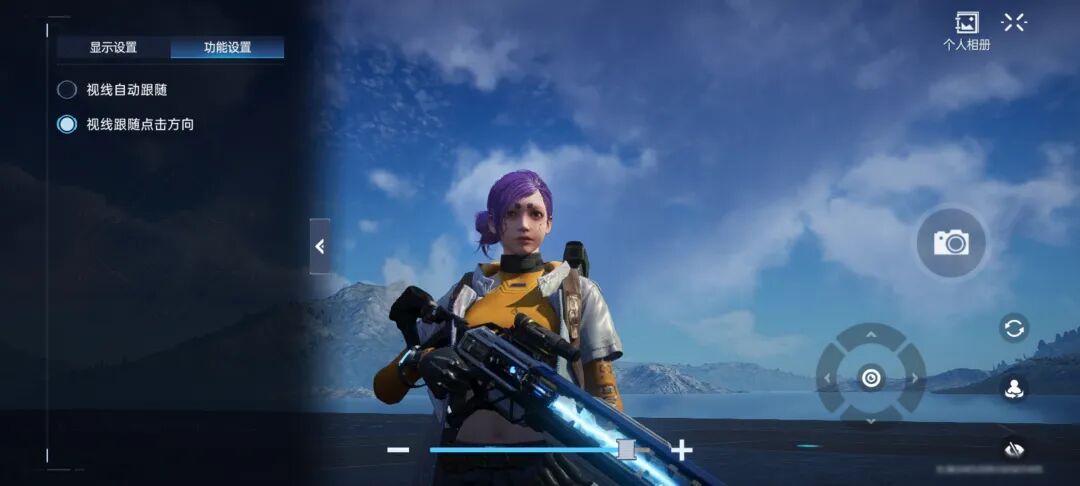Viewport: 1080px width, 486px height.
Task: Click the down arrow on camera dial
Action: click(871, 421)
